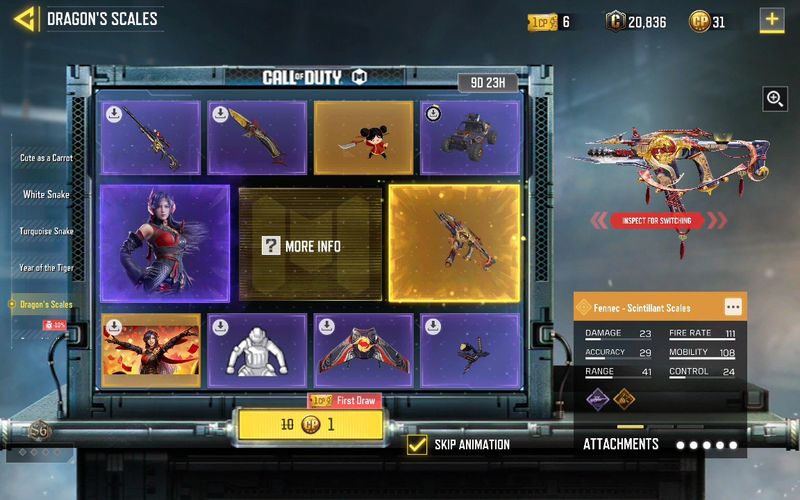800x500 pixels.
Task: Show the wingsuit reward tile
Action: (x=363, y=350)
